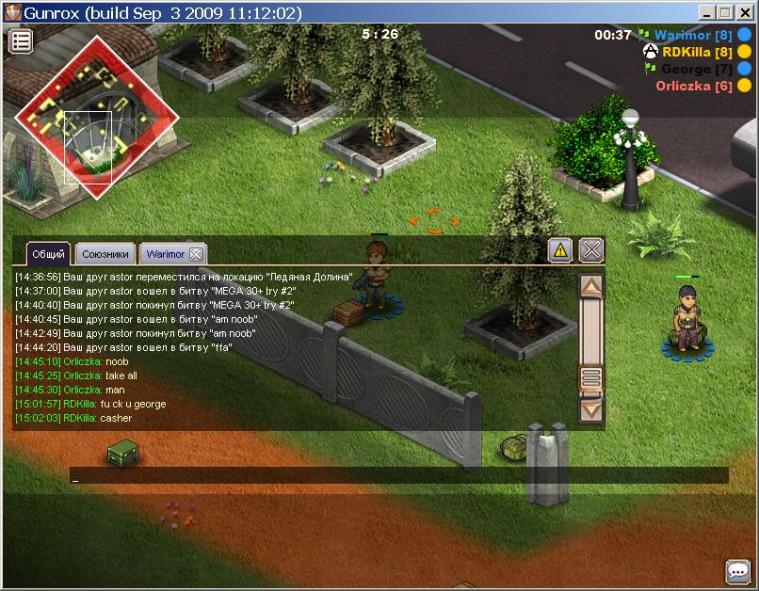759x591 pixels.
Task: Click the diamond-shaped minimap
Action: click(x=95, y=117)
